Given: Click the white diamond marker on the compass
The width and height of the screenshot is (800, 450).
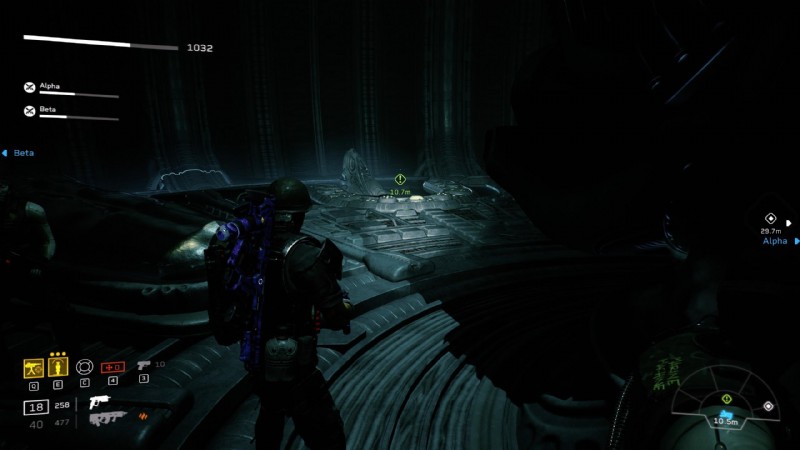Looking at the screenshot, I should (x=767, y=406).
